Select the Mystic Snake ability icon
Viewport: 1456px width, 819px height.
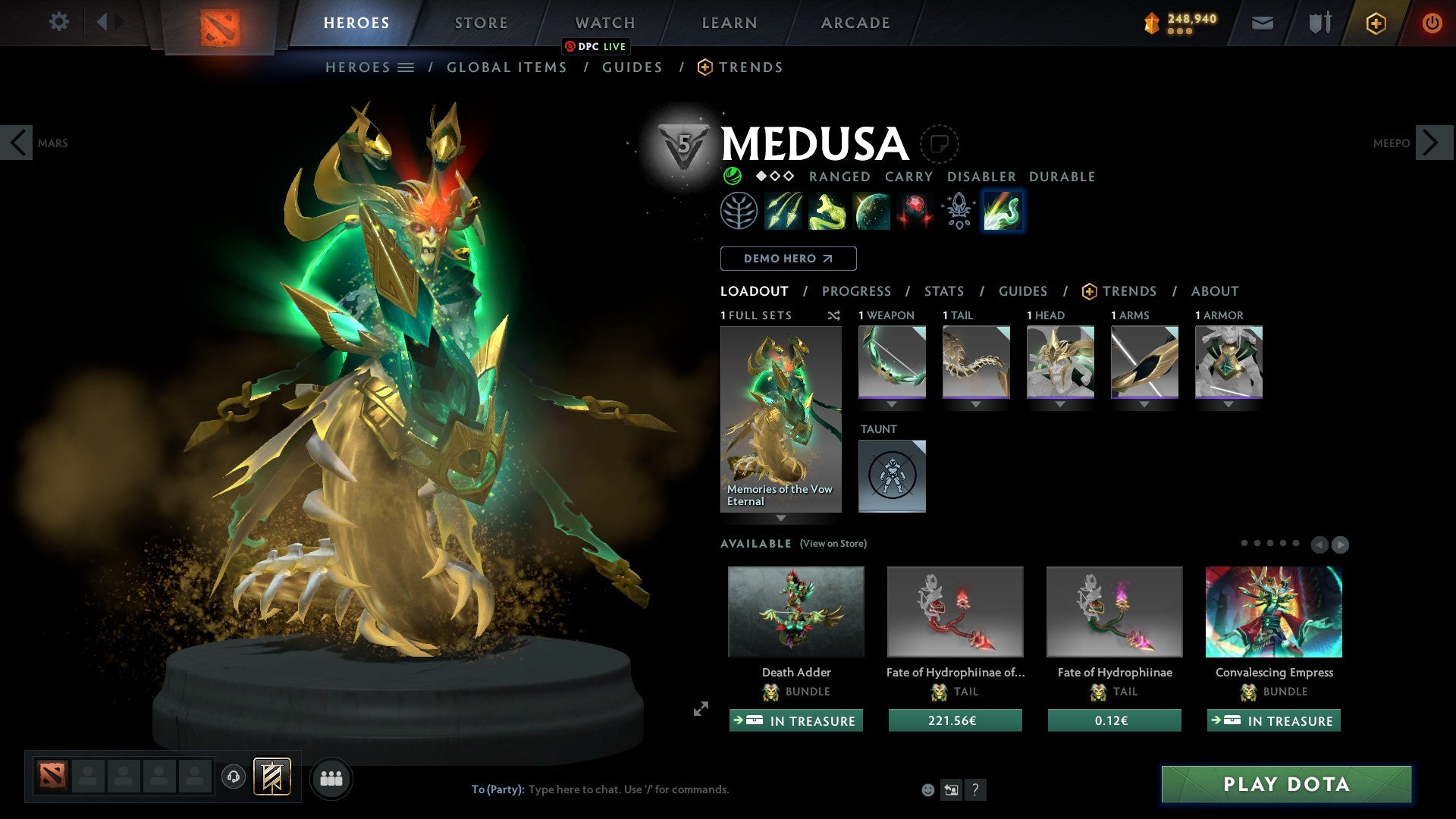(x=827, y=211)
